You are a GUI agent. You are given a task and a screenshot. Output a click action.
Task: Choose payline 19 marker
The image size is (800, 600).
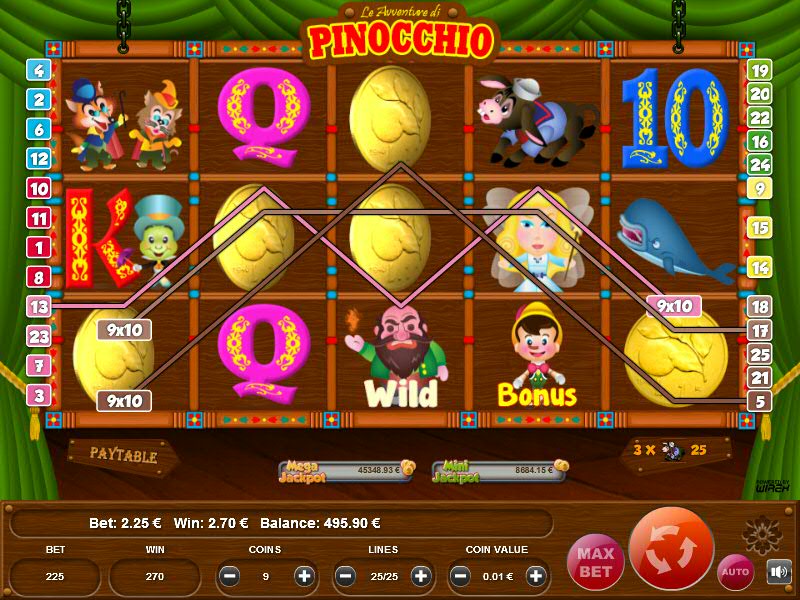[x=760, y=70]
